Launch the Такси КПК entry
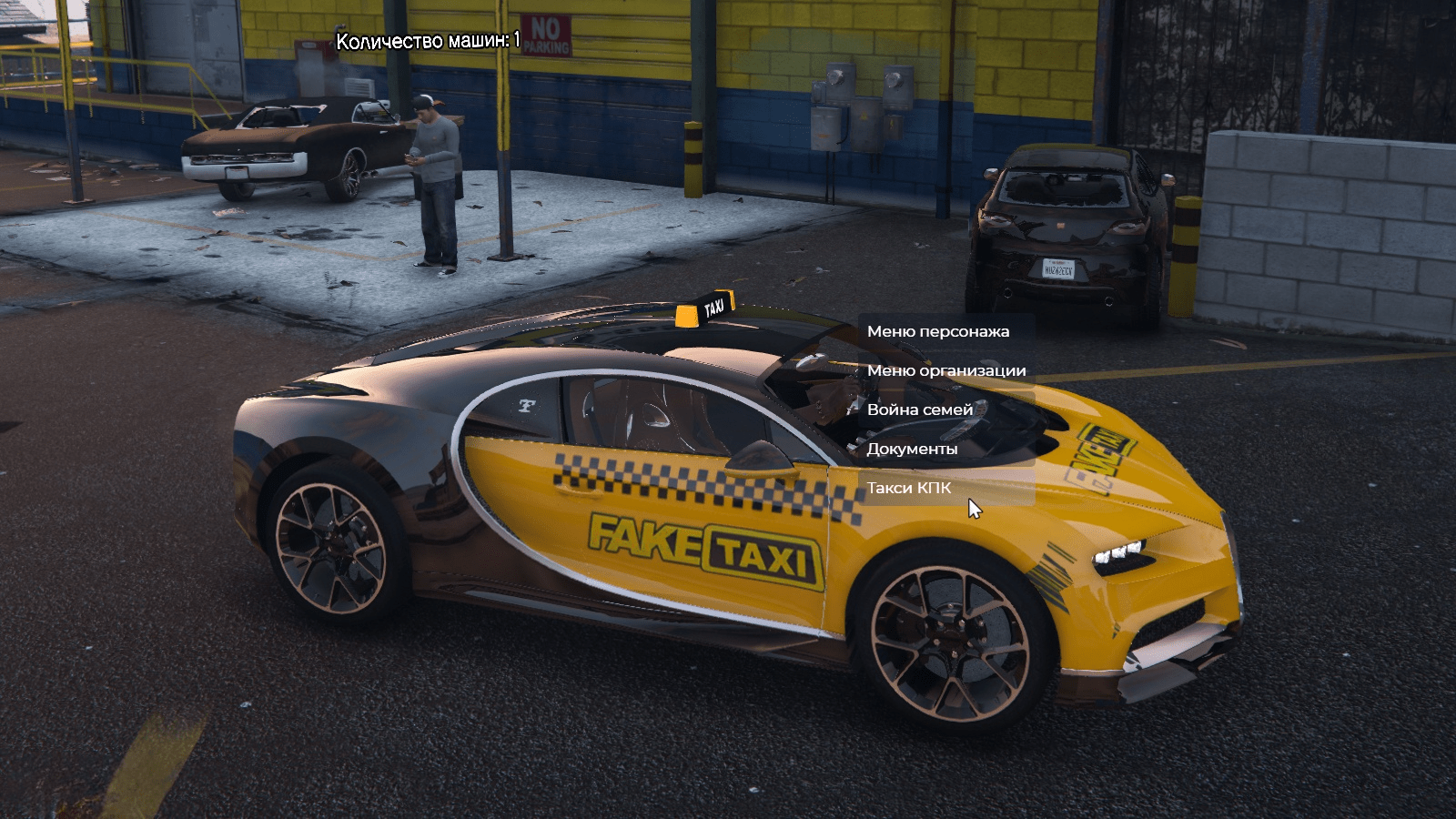Image resolution: width=1456 pixels, height=819 pixels. [x=908, y=488]
